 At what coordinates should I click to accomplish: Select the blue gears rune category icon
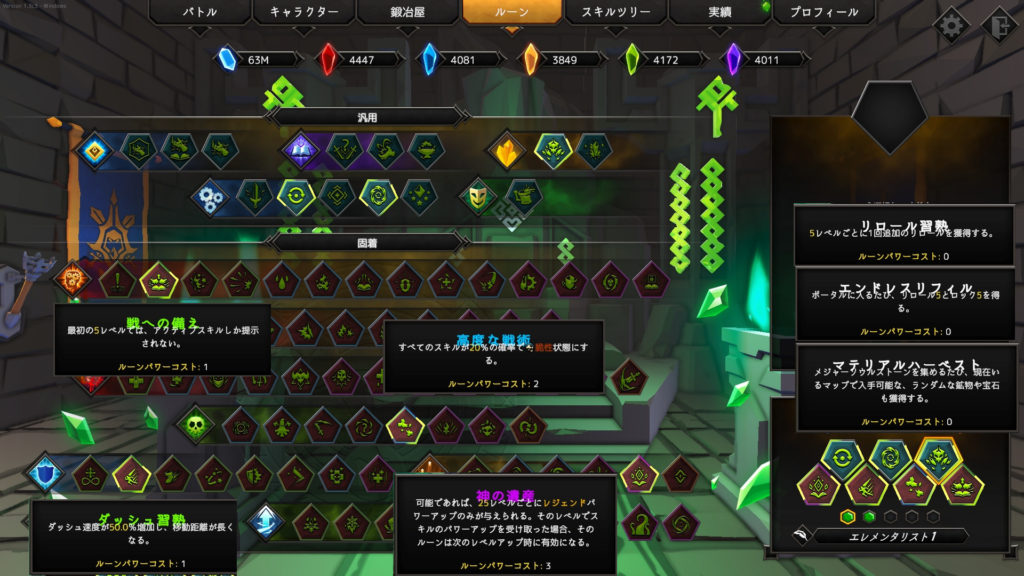(x=211, y=194)
